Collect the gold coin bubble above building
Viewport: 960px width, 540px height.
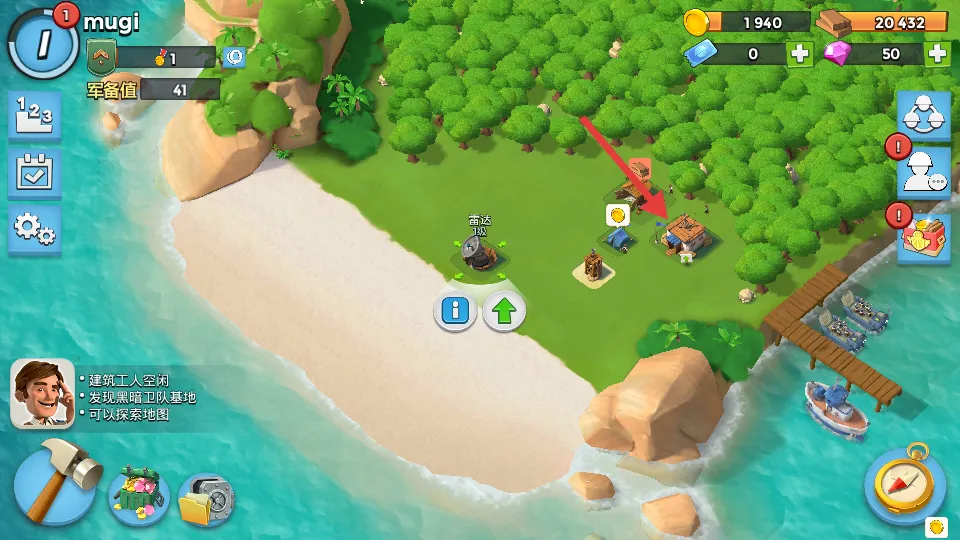tap(617, 214)
